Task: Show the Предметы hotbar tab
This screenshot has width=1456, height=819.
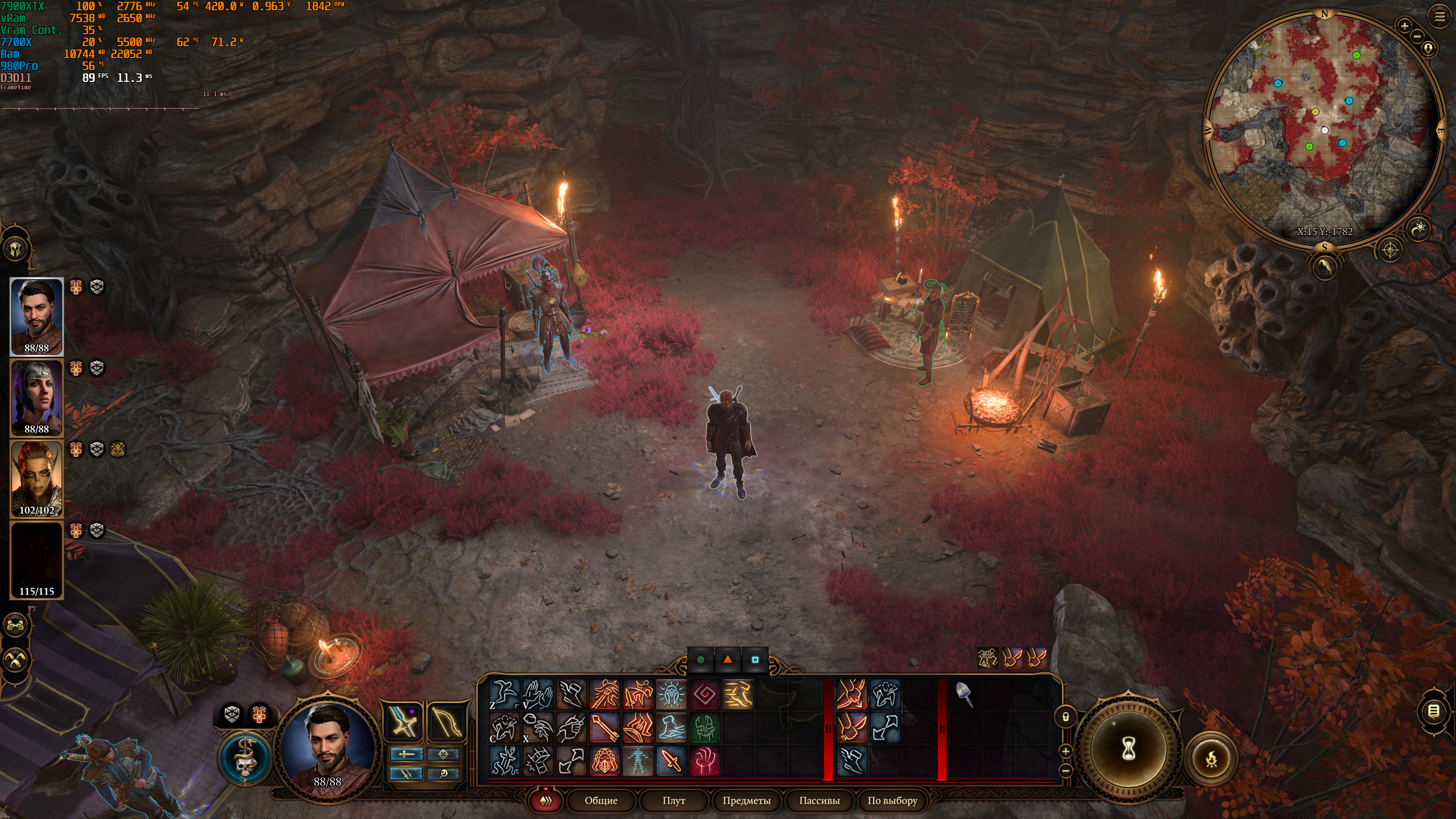Action: pos(746,800)
